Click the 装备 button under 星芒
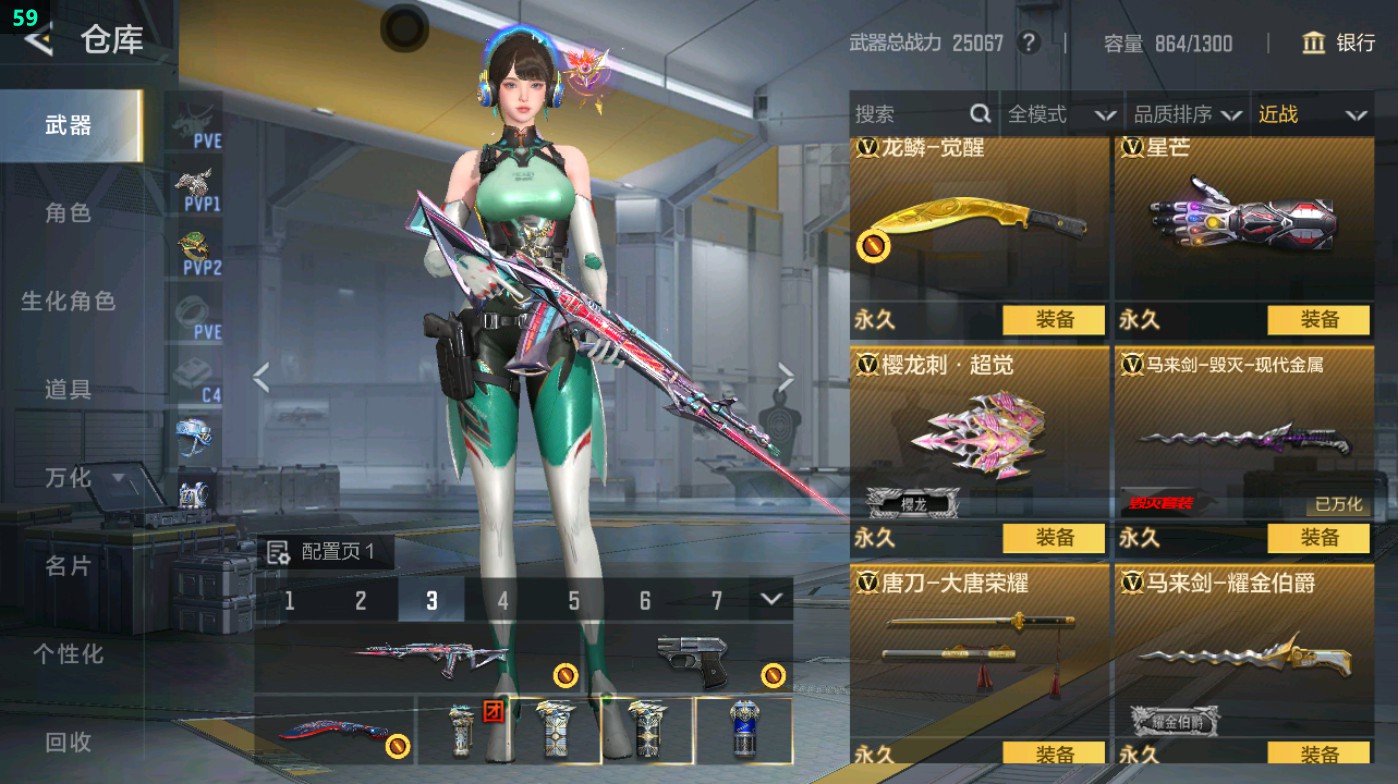Screen dimensions: 1398x784 [x=1317, y=320]
